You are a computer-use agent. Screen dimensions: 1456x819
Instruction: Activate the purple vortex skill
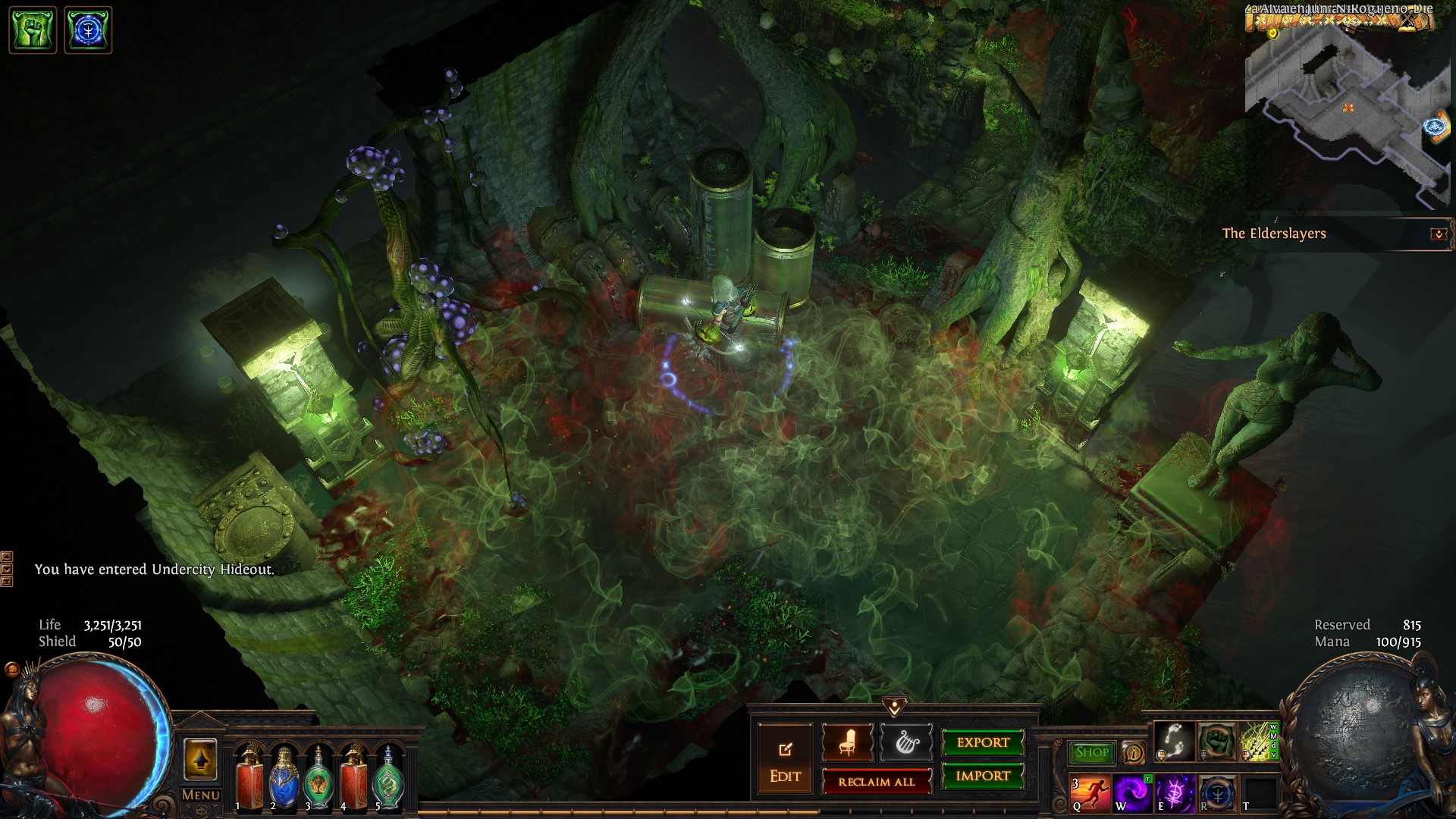point(1133,793)
